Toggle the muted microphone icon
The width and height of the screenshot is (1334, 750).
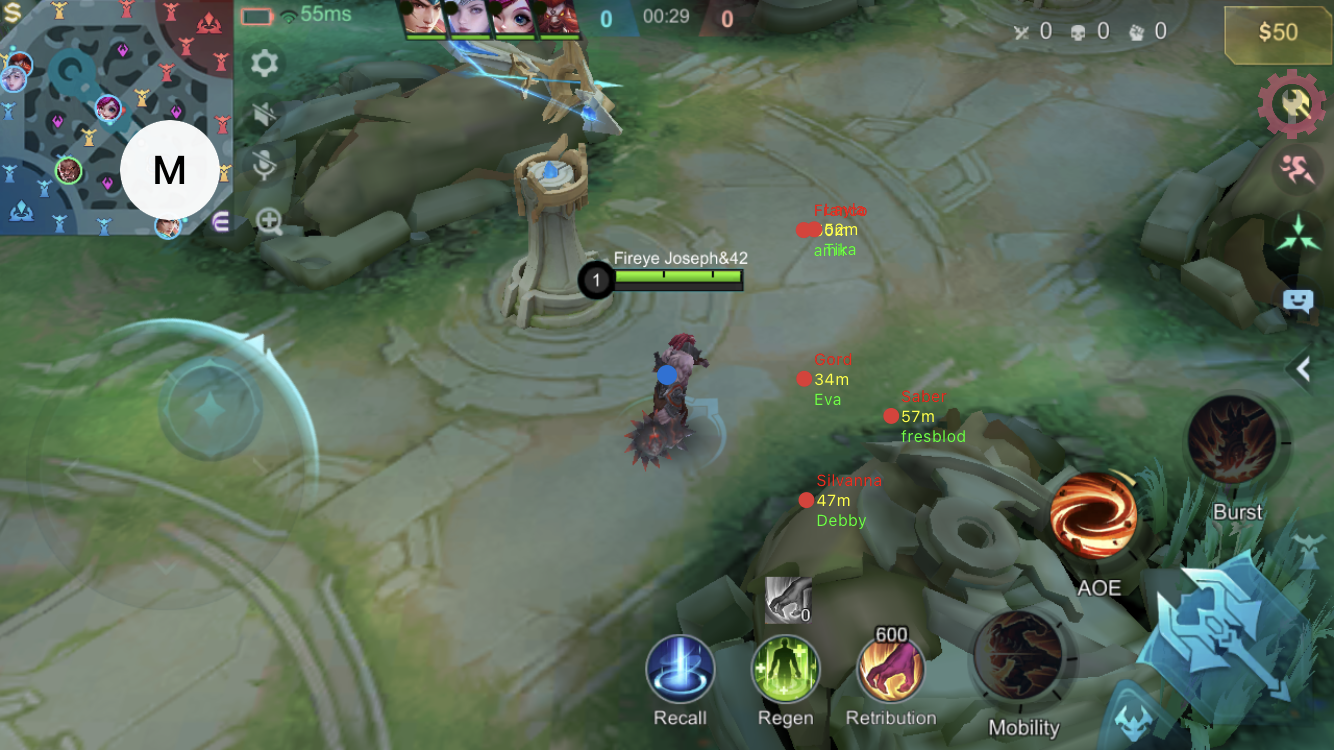pyautogui.click(x=264, y=166)
